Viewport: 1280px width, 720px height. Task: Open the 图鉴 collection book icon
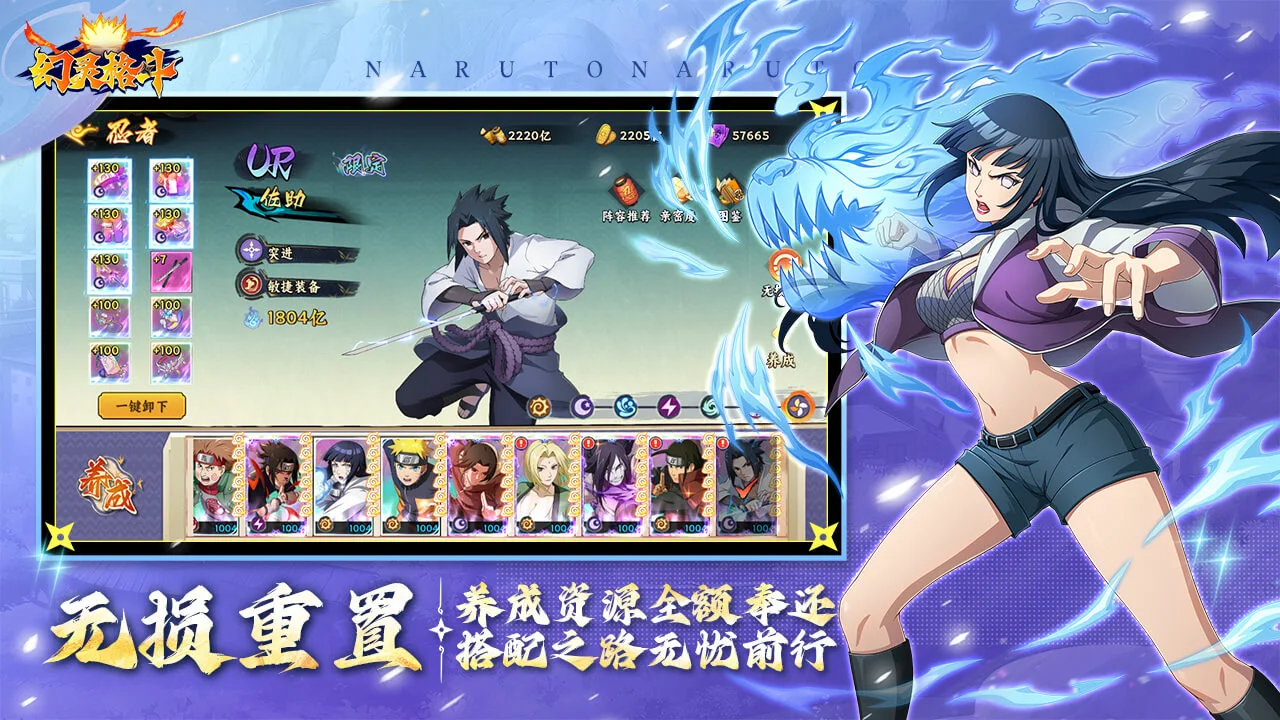click(728, 192)
